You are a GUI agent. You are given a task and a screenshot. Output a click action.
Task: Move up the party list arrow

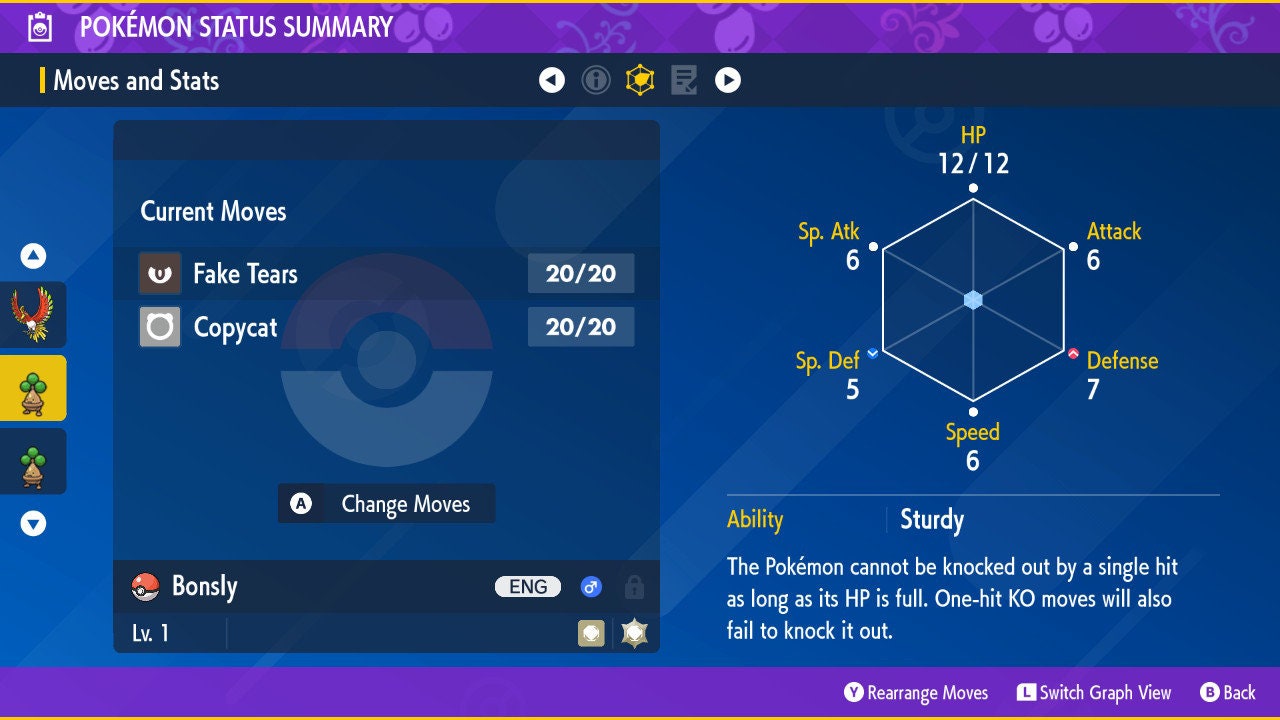click(33, 256)
